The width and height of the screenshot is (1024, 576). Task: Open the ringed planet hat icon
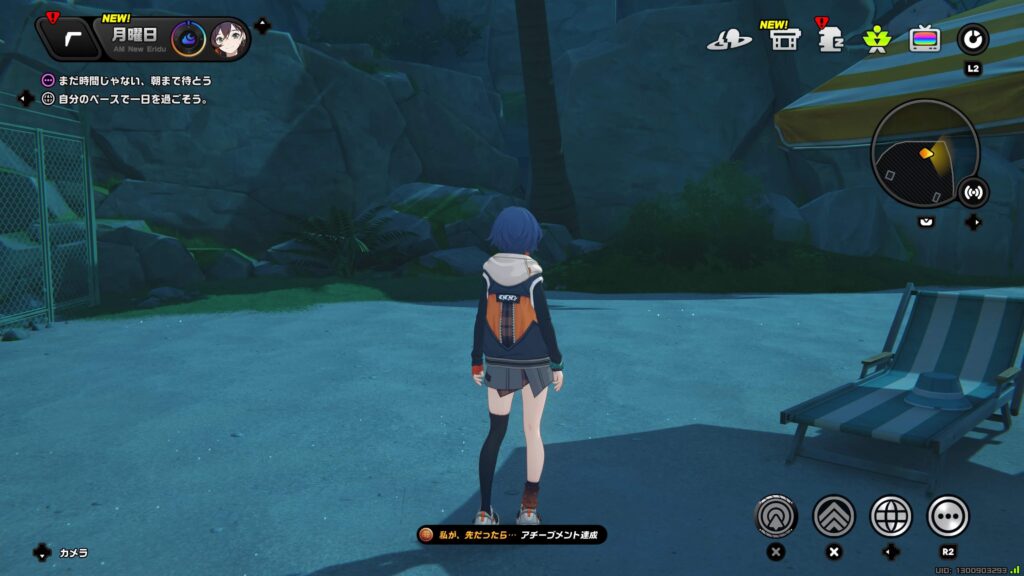pos(729,40)
